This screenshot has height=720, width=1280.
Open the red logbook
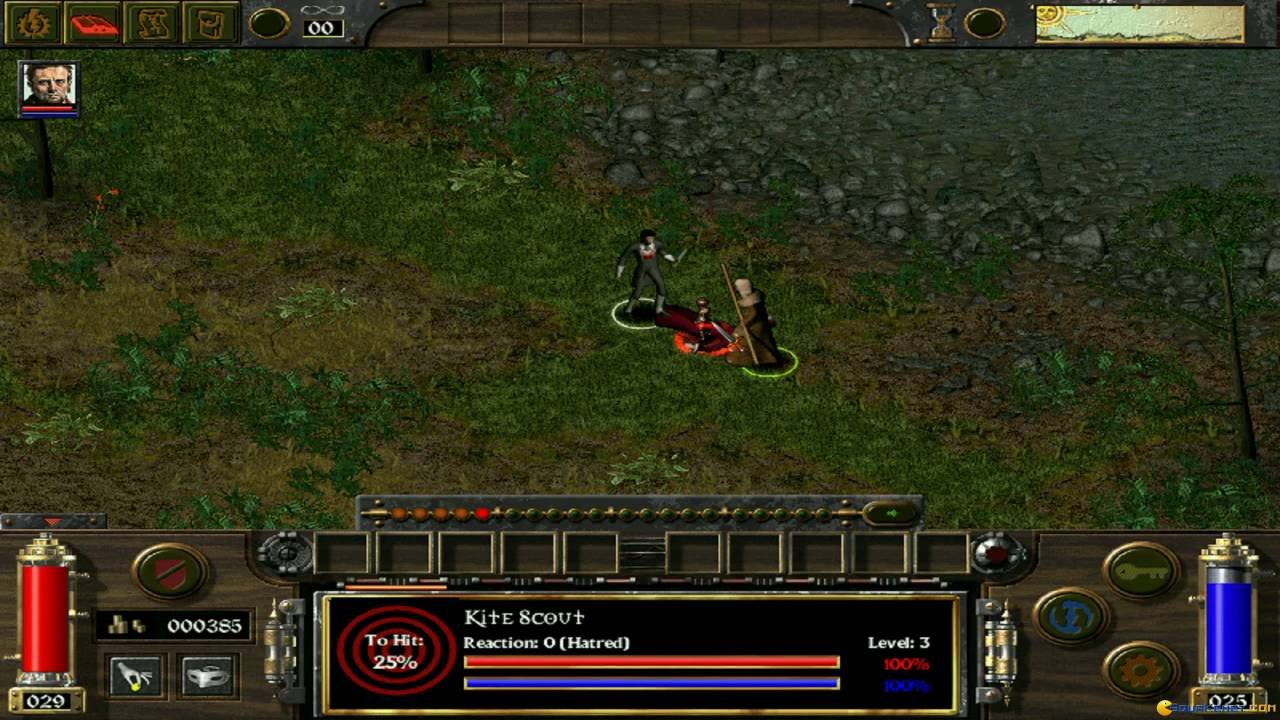coord(94,23)
